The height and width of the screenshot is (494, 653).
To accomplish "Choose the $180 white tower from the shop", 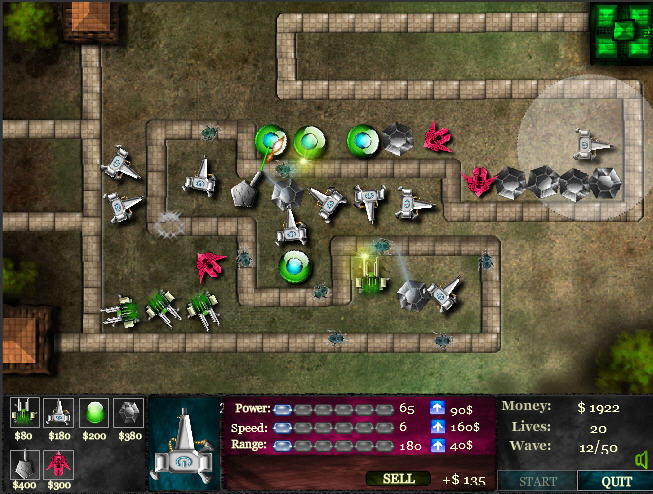I will tap(60, 414).
